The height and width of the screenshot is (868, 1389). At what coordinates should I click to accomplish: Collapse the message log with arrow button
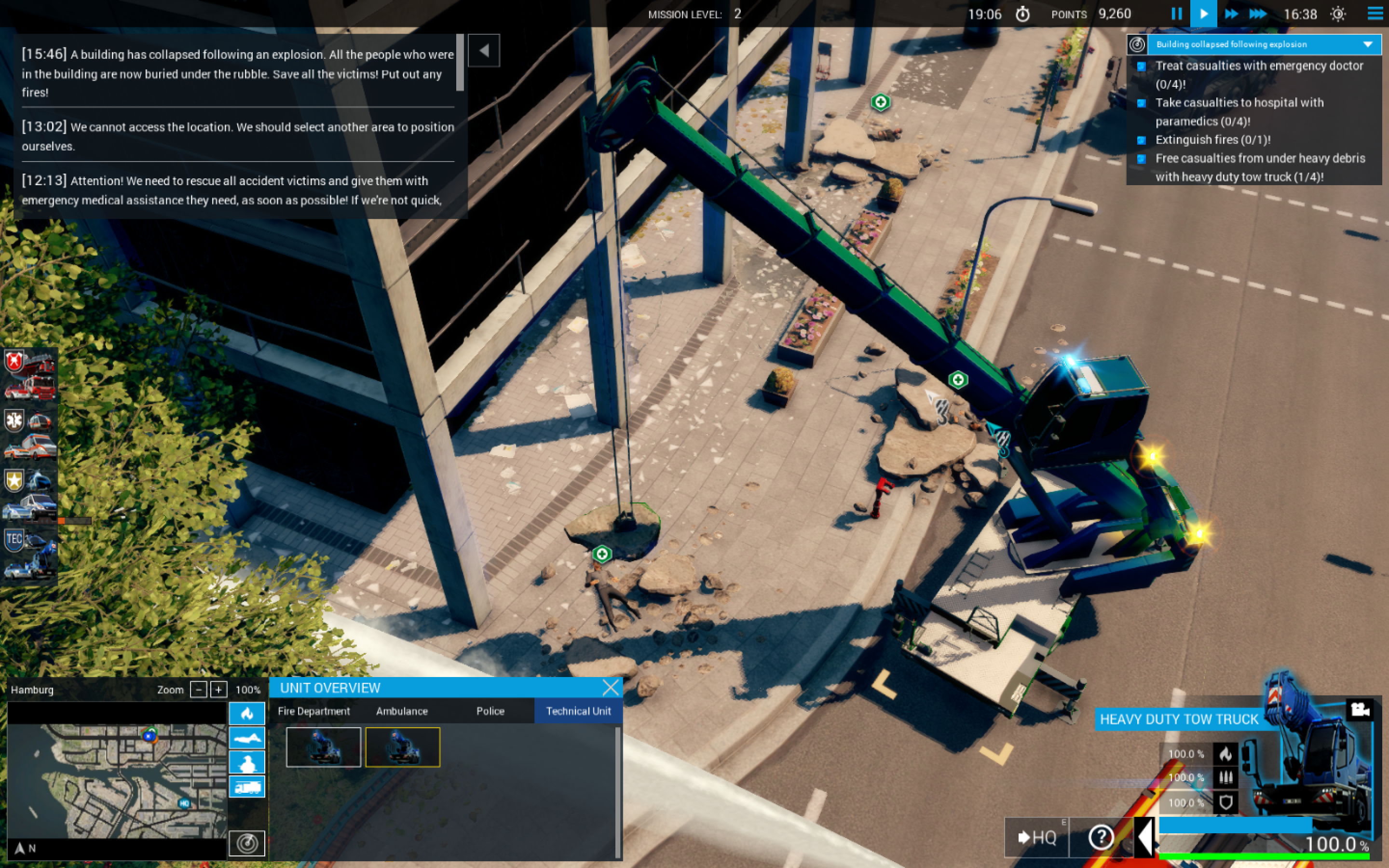[484, 51]
